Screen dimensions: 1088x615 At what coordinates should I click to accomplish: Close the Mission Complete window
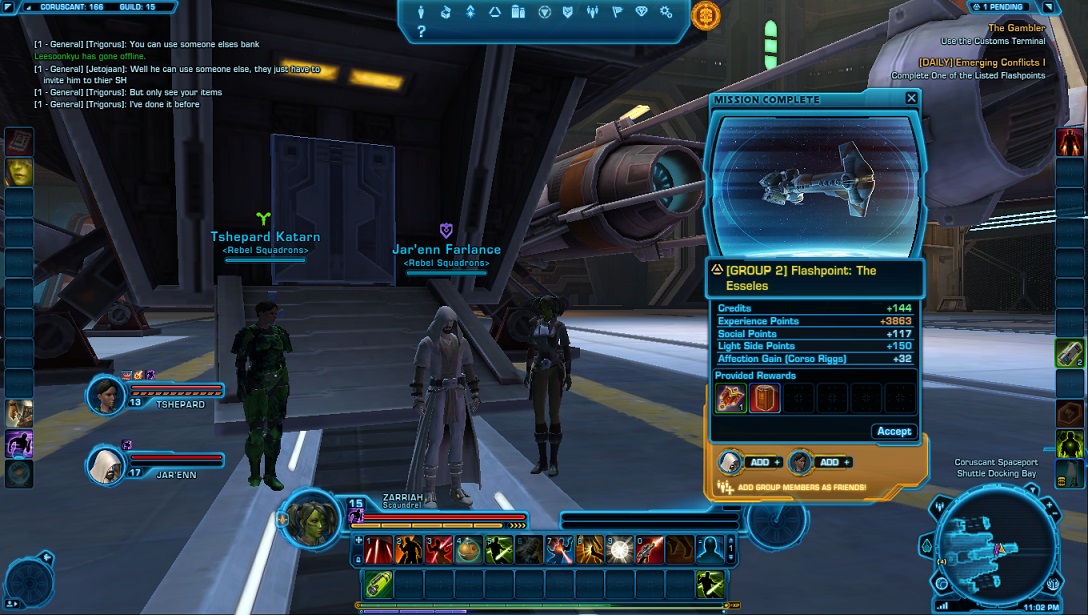[911, 98]
